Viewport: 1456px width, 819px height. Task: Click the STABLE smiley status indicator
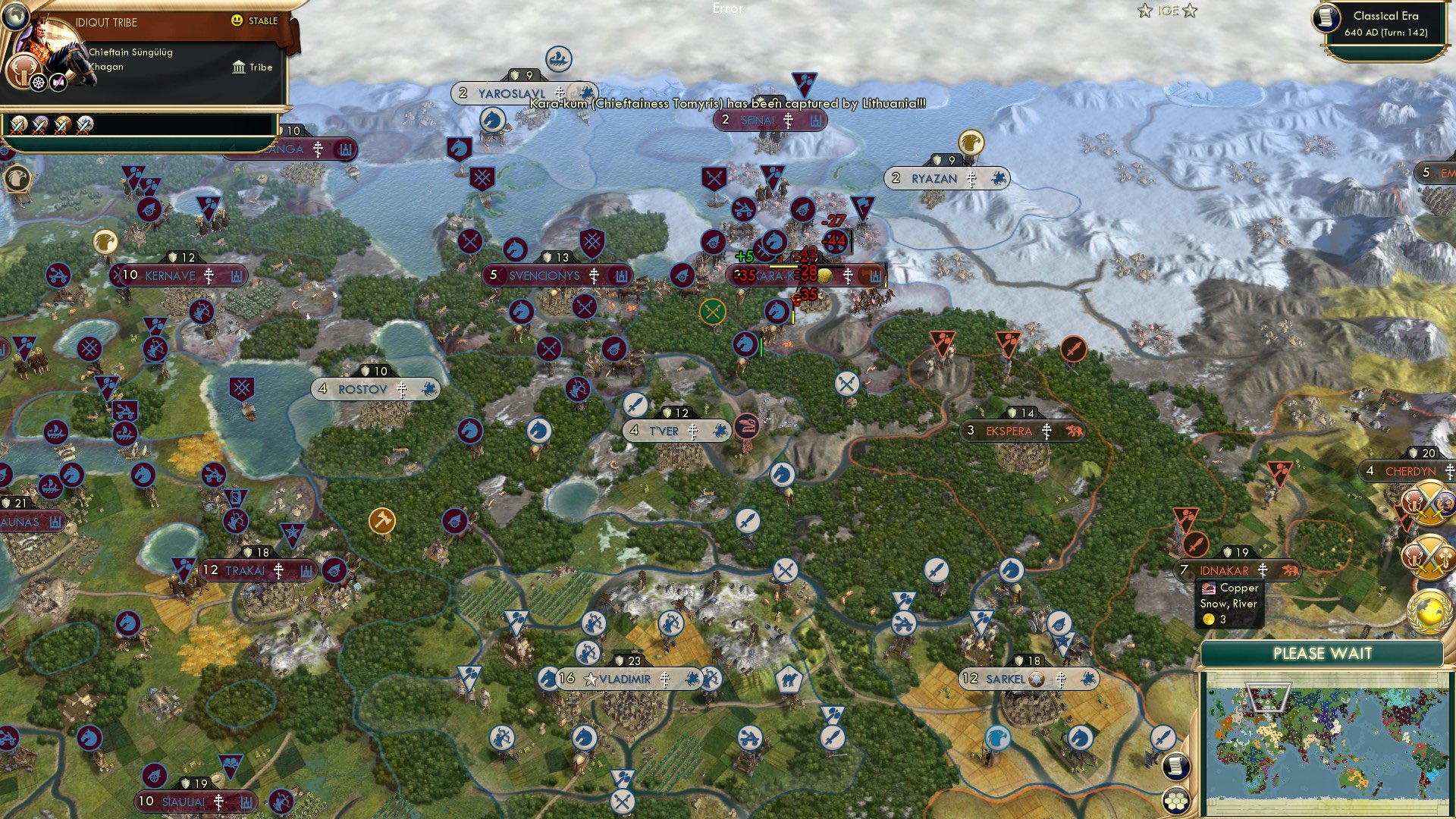236,20
